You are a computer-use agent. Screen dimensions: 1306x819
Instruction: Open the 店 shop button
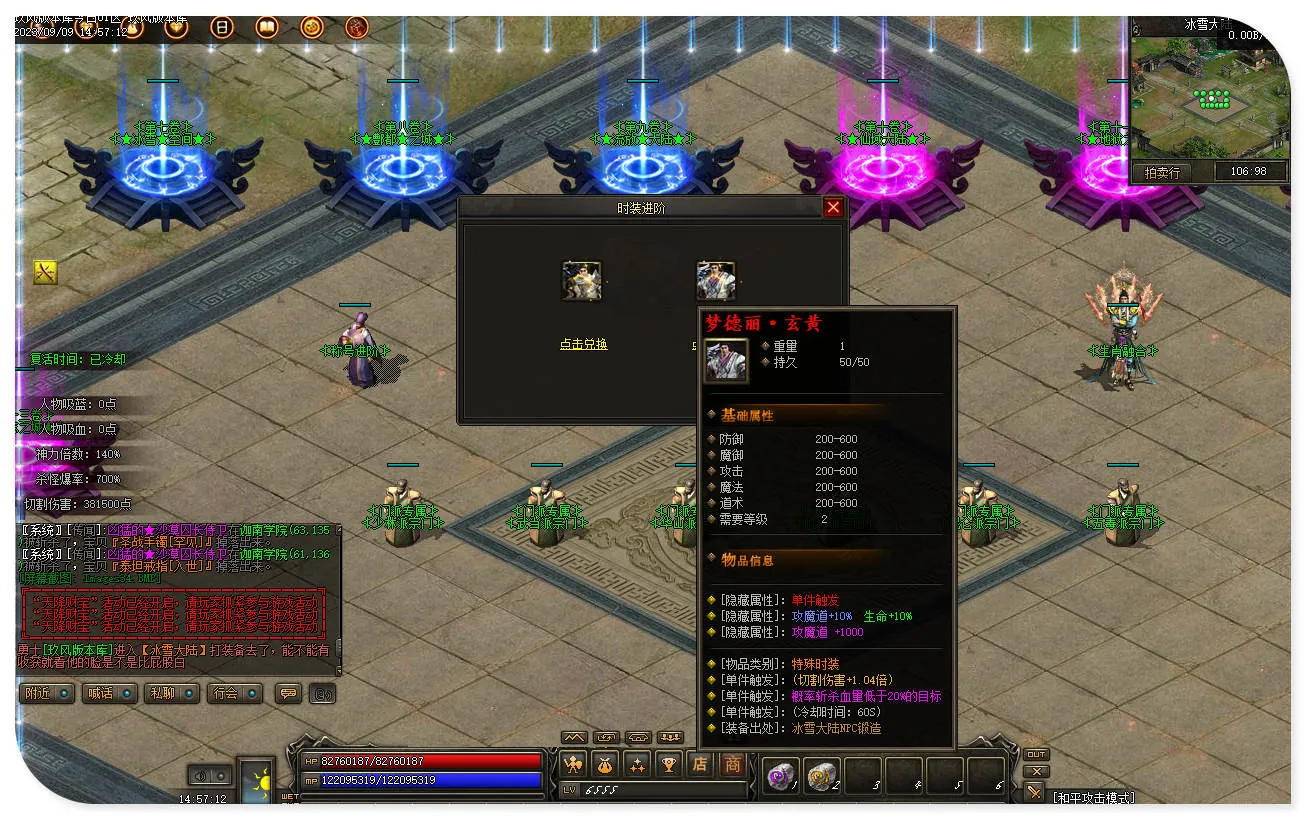click(700, 765)
